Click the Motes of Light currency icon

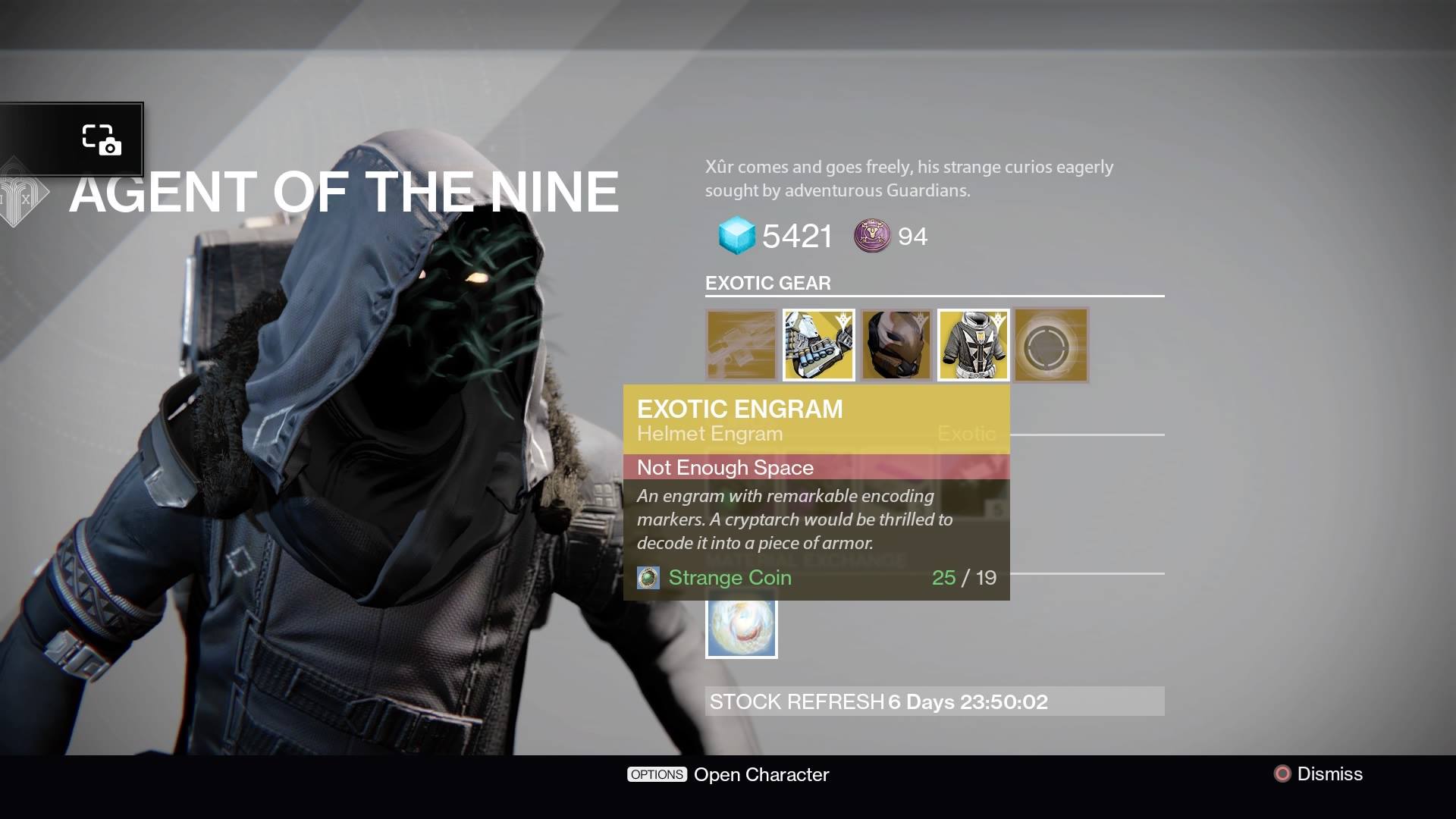click(x=872, y=236)
